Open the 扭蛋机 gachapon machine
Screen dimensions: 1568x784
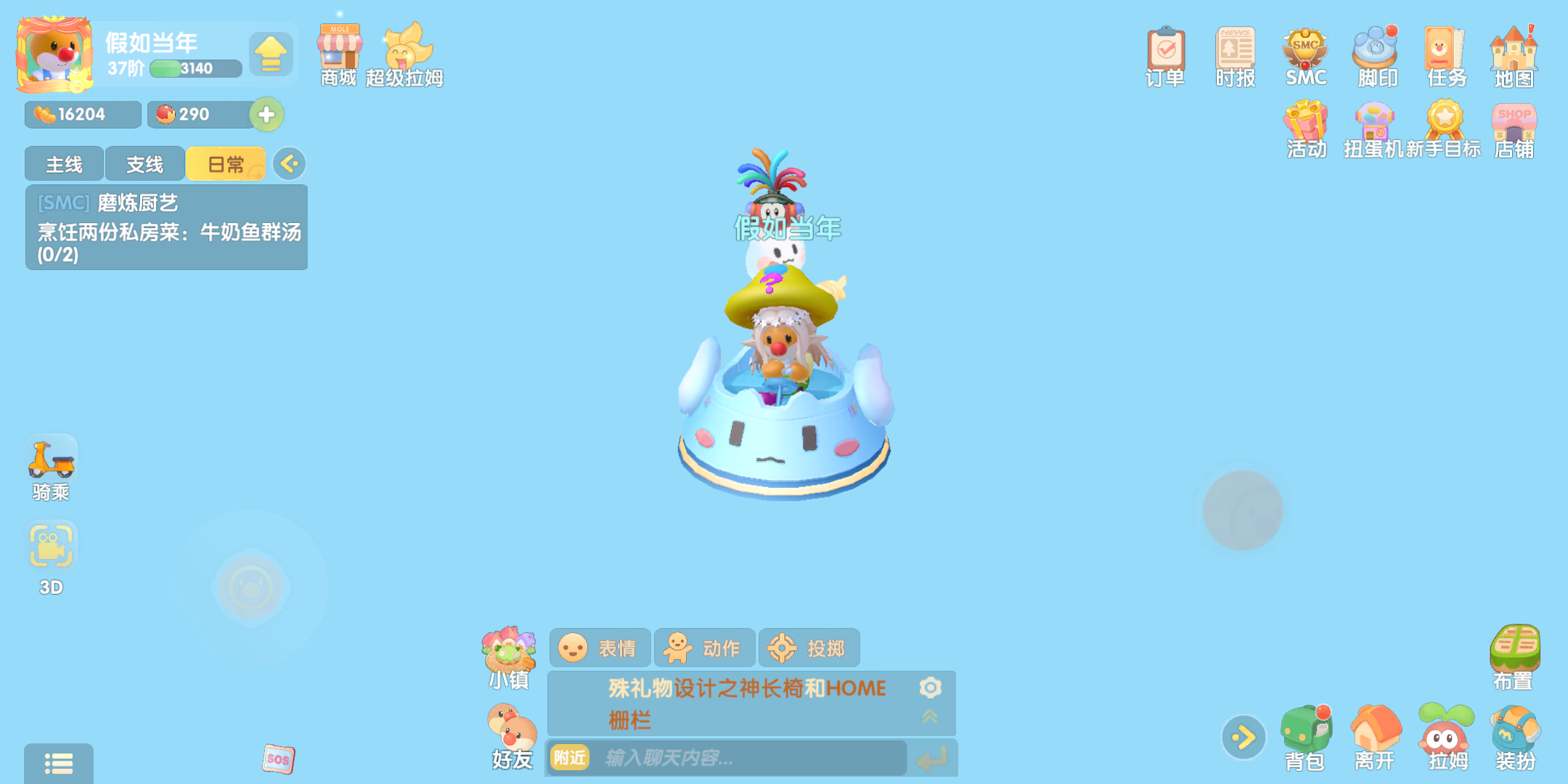coord(1374,127)
